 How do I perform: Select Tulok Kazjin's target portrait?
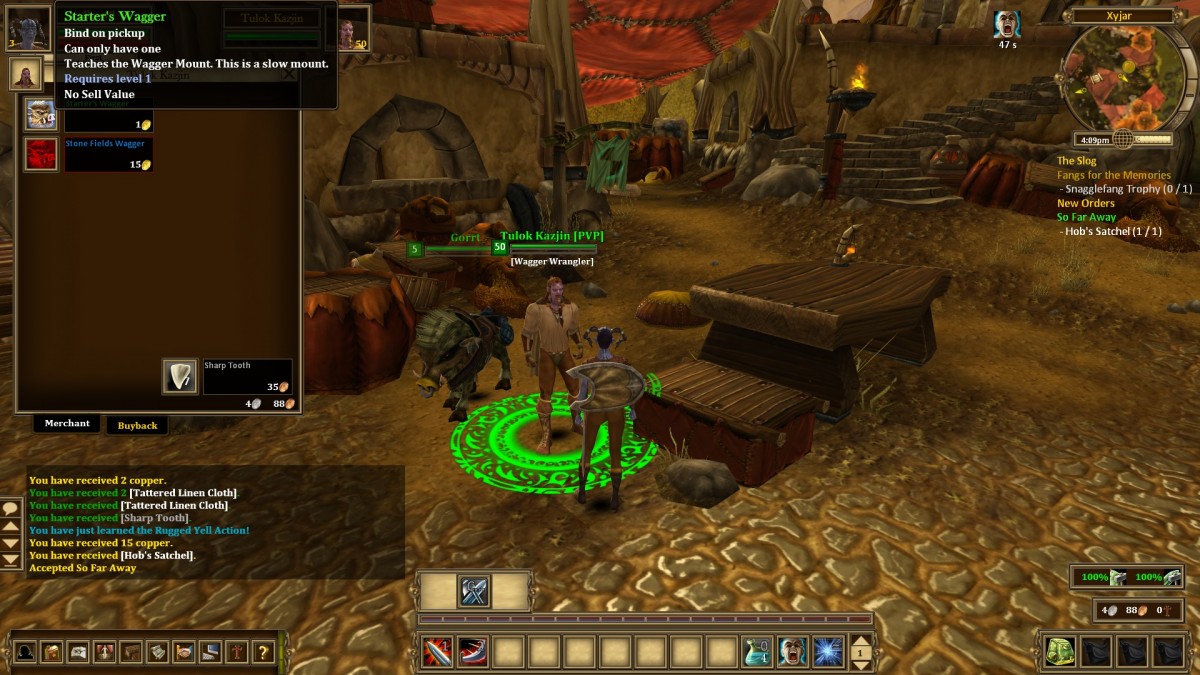(355, 27)
